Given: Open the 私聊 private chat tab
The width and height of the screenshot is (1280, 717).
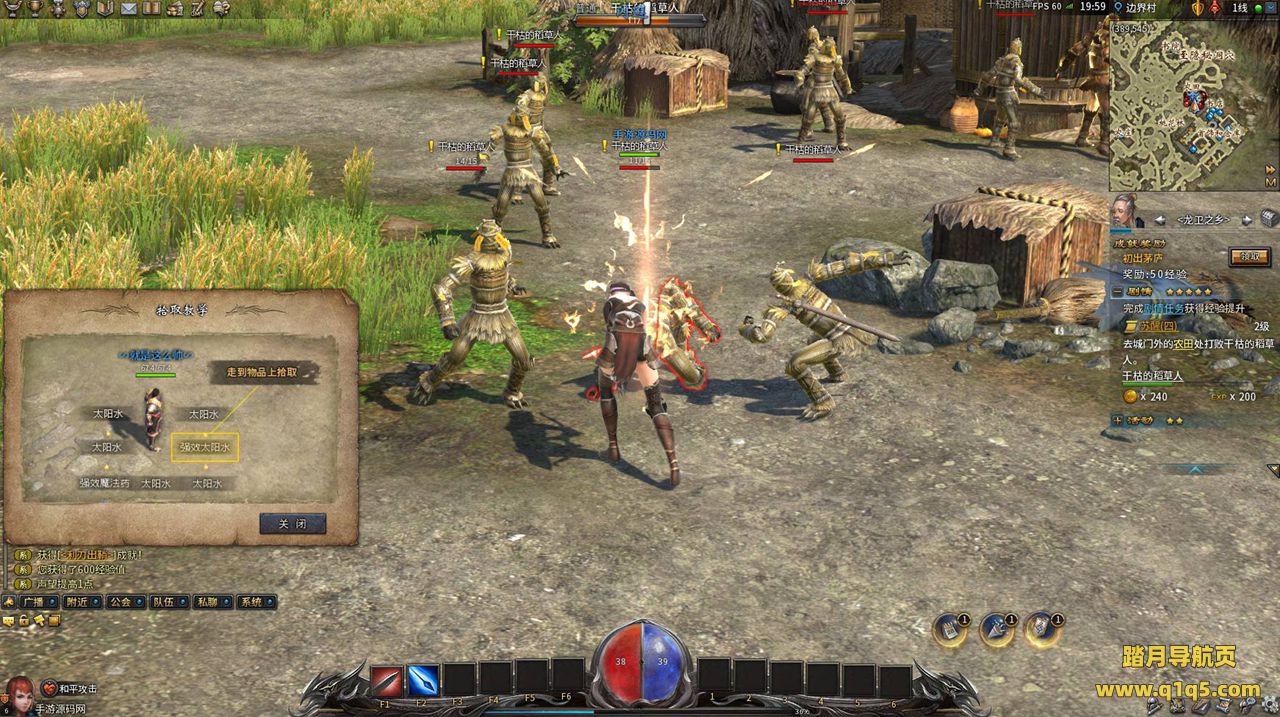Looking at the screenshot, I should (x=207, y=602).
